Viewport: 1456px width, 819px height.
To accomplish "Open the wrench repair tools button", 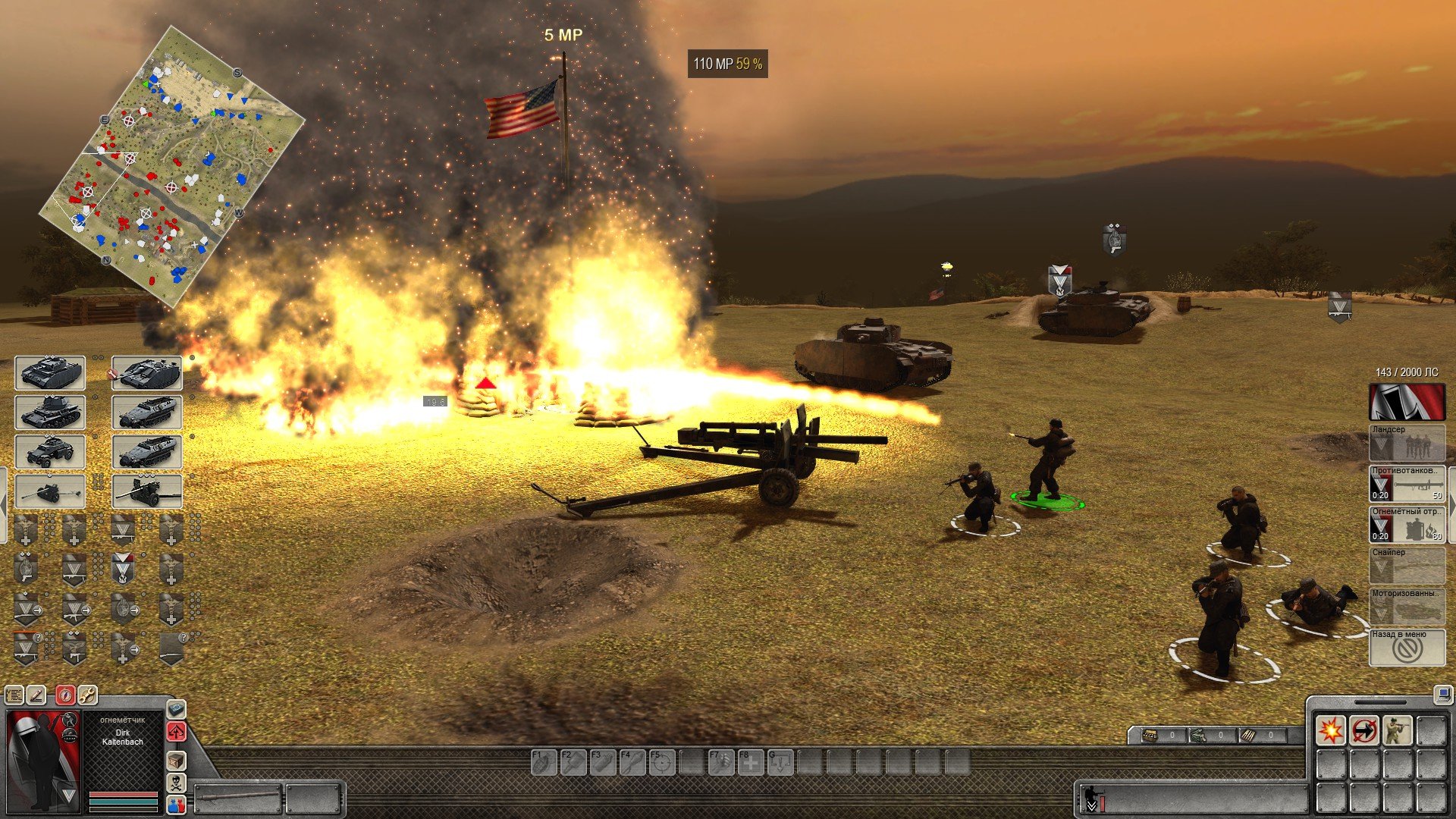I will [x=87, y=695].
